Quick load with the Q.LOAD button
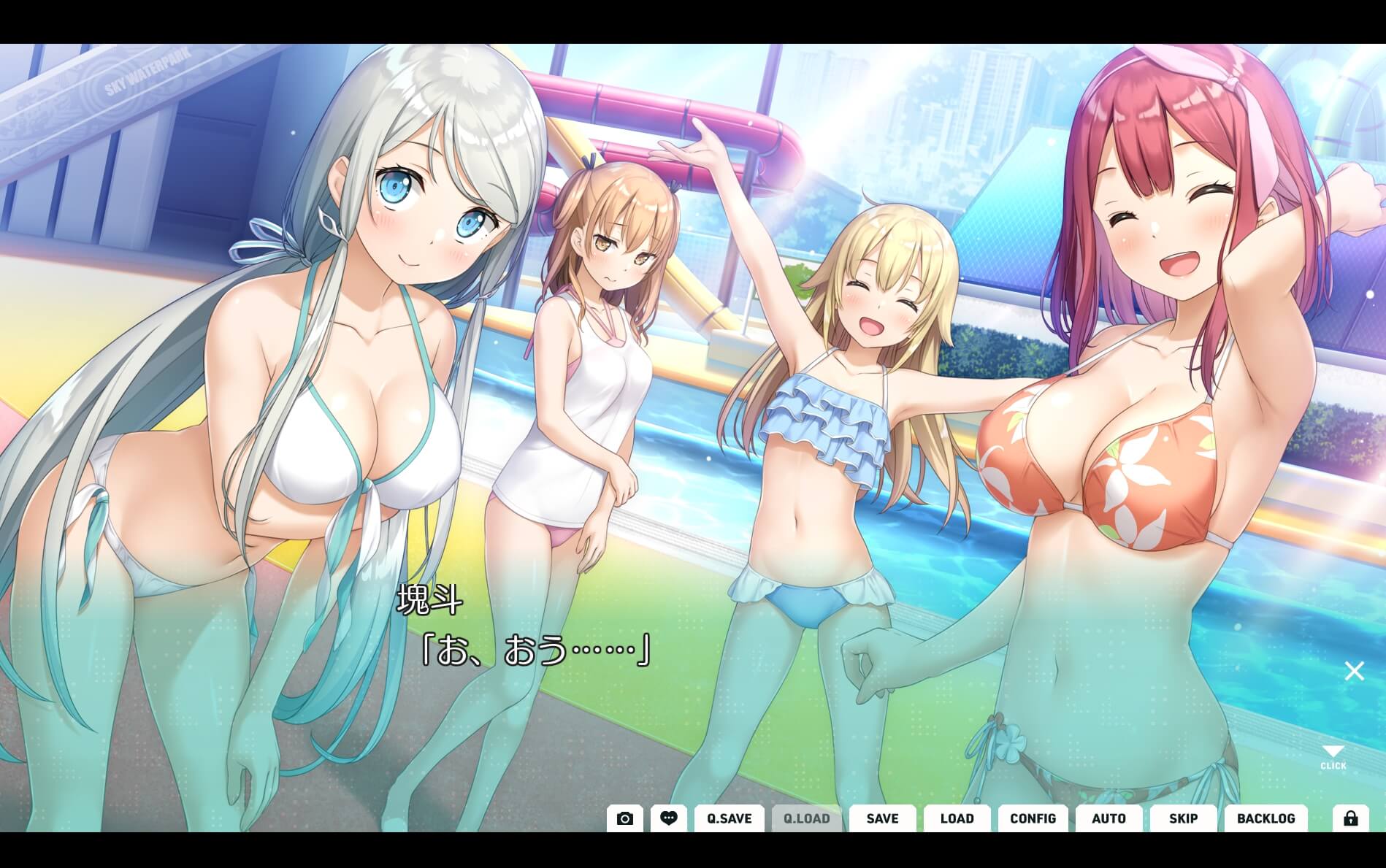Screen dimensions: 1386x868 [x=805, y=818]
